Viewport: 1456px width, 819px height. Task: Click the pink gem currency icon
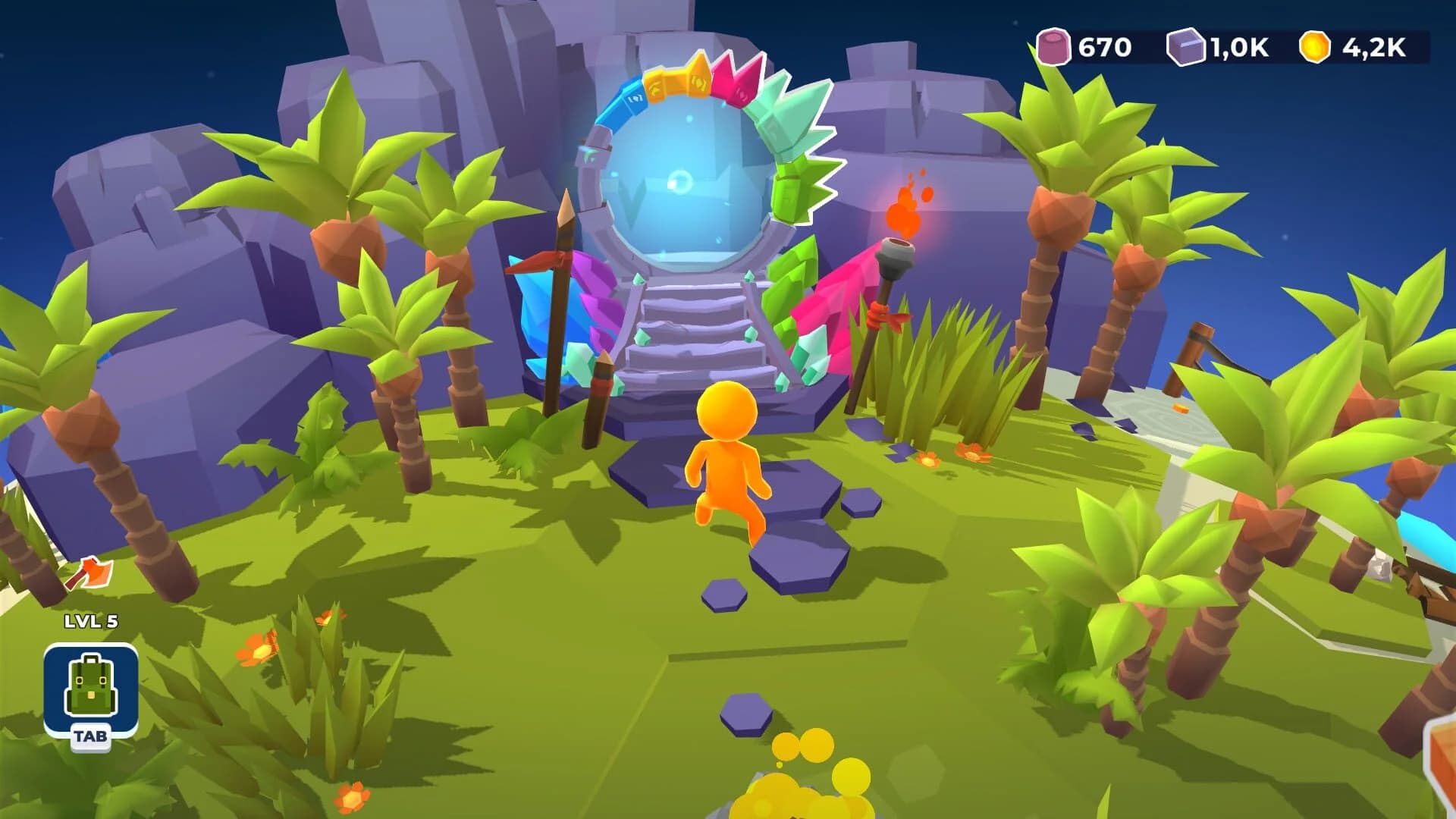coord(1056,45)
